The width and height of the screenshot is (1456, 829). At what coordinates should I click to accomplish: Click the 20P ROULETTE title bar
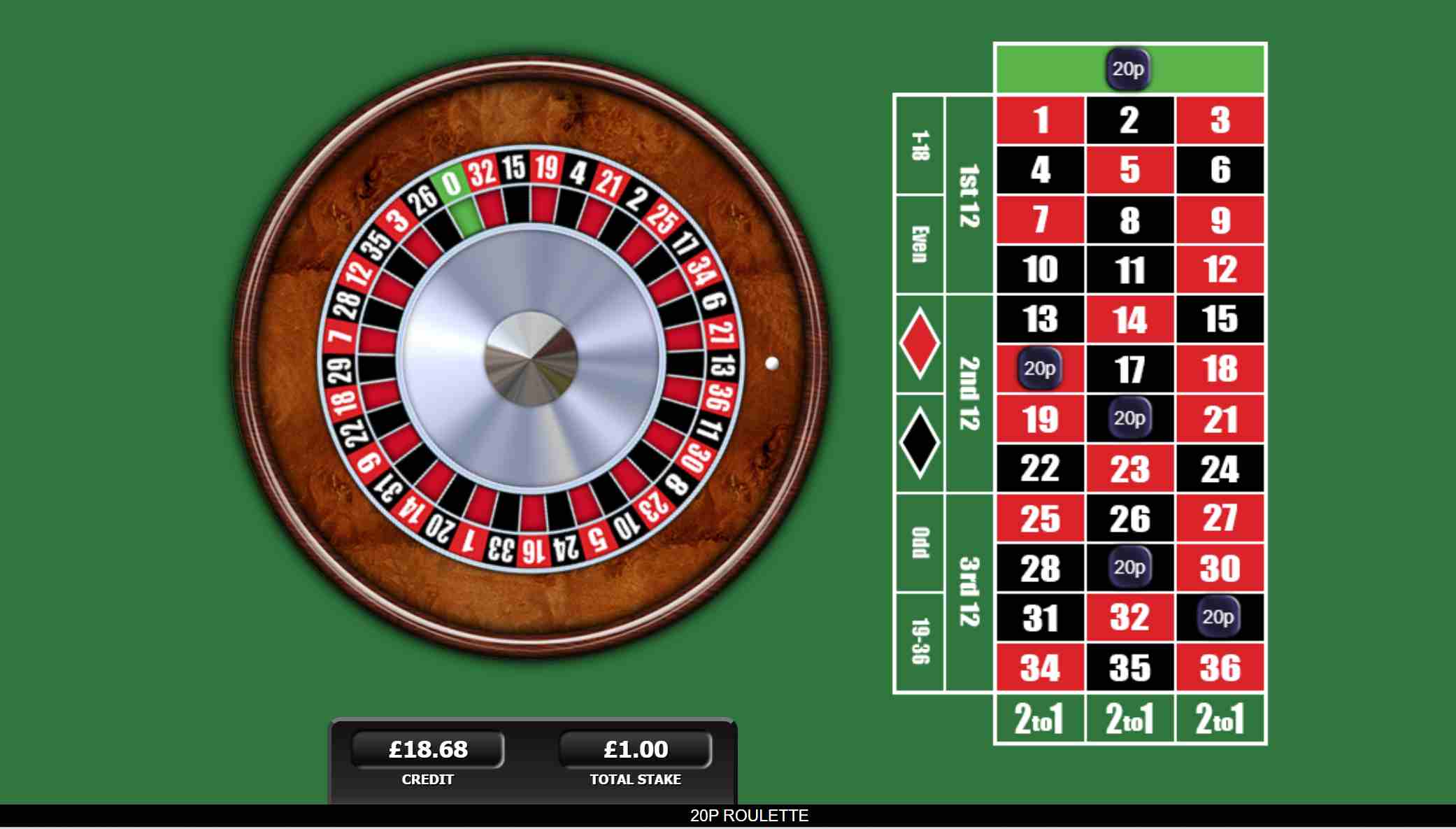(748, 815)
